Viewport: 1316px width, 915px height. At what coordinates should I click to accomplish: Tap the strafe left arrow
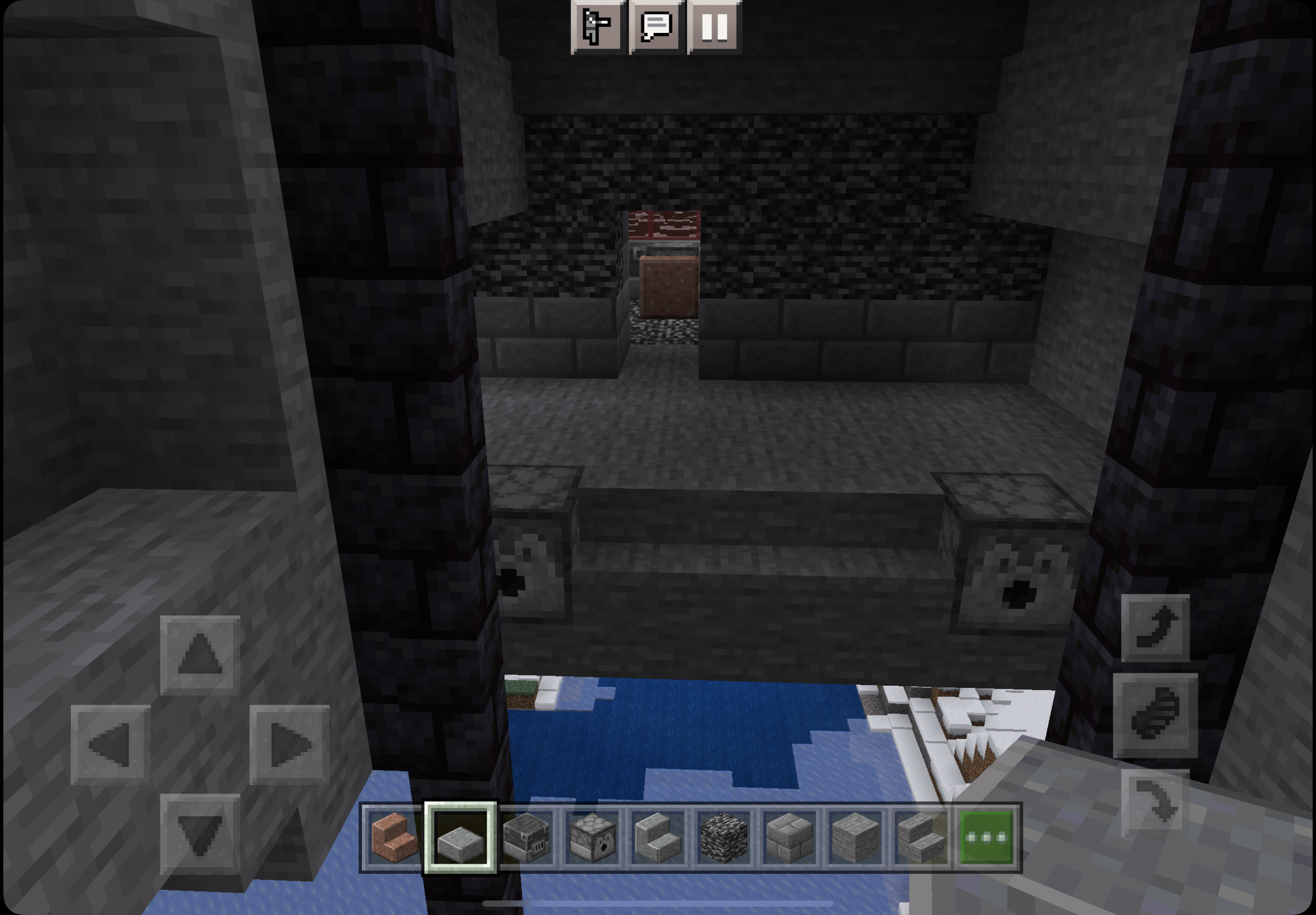110,744
